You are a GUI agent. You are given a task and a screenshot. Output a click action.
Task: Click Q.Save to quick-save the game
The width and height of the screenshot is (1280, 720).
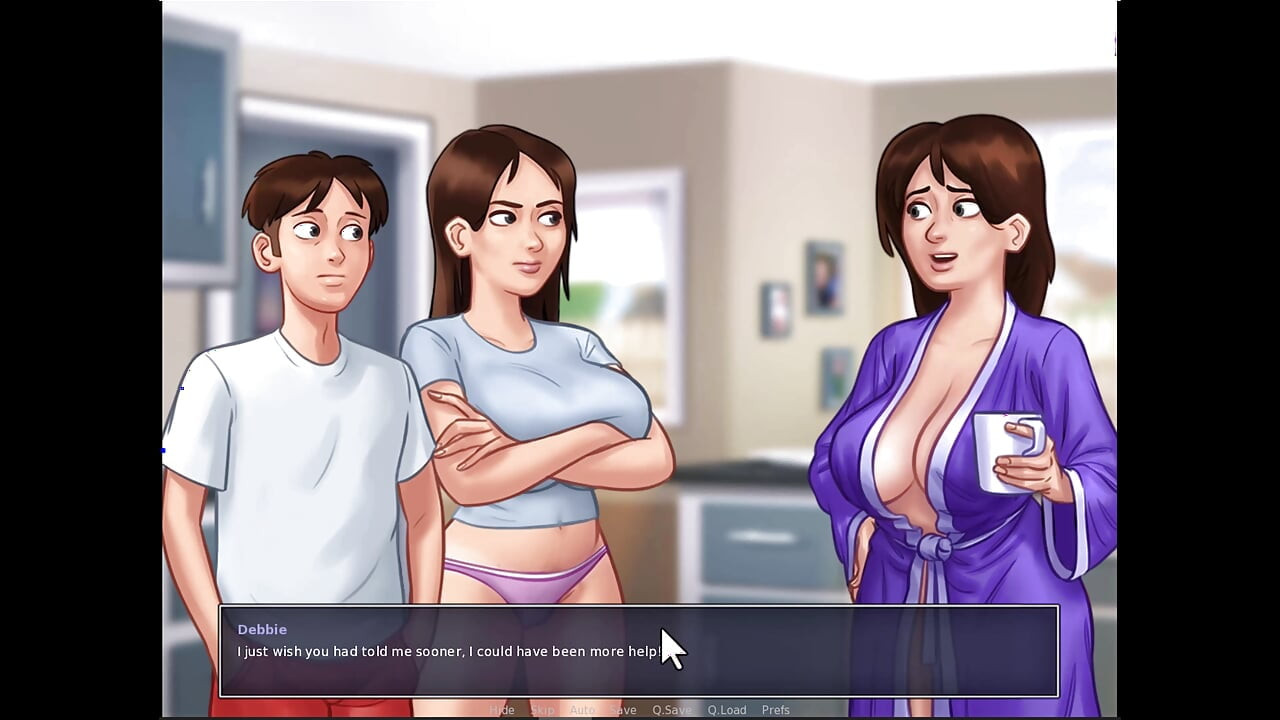pos(671,709)
